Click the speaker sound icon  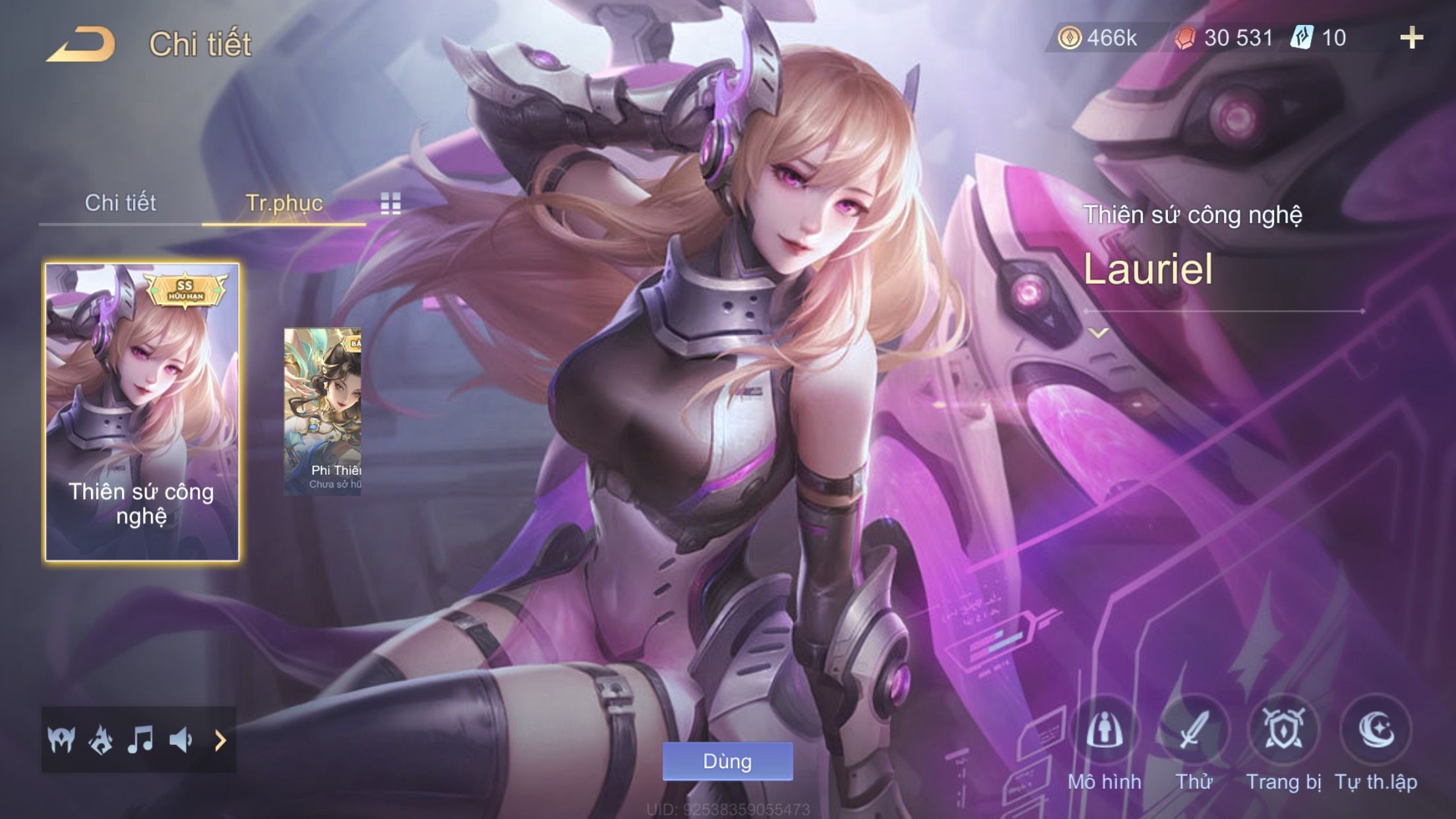coord(180,740)
